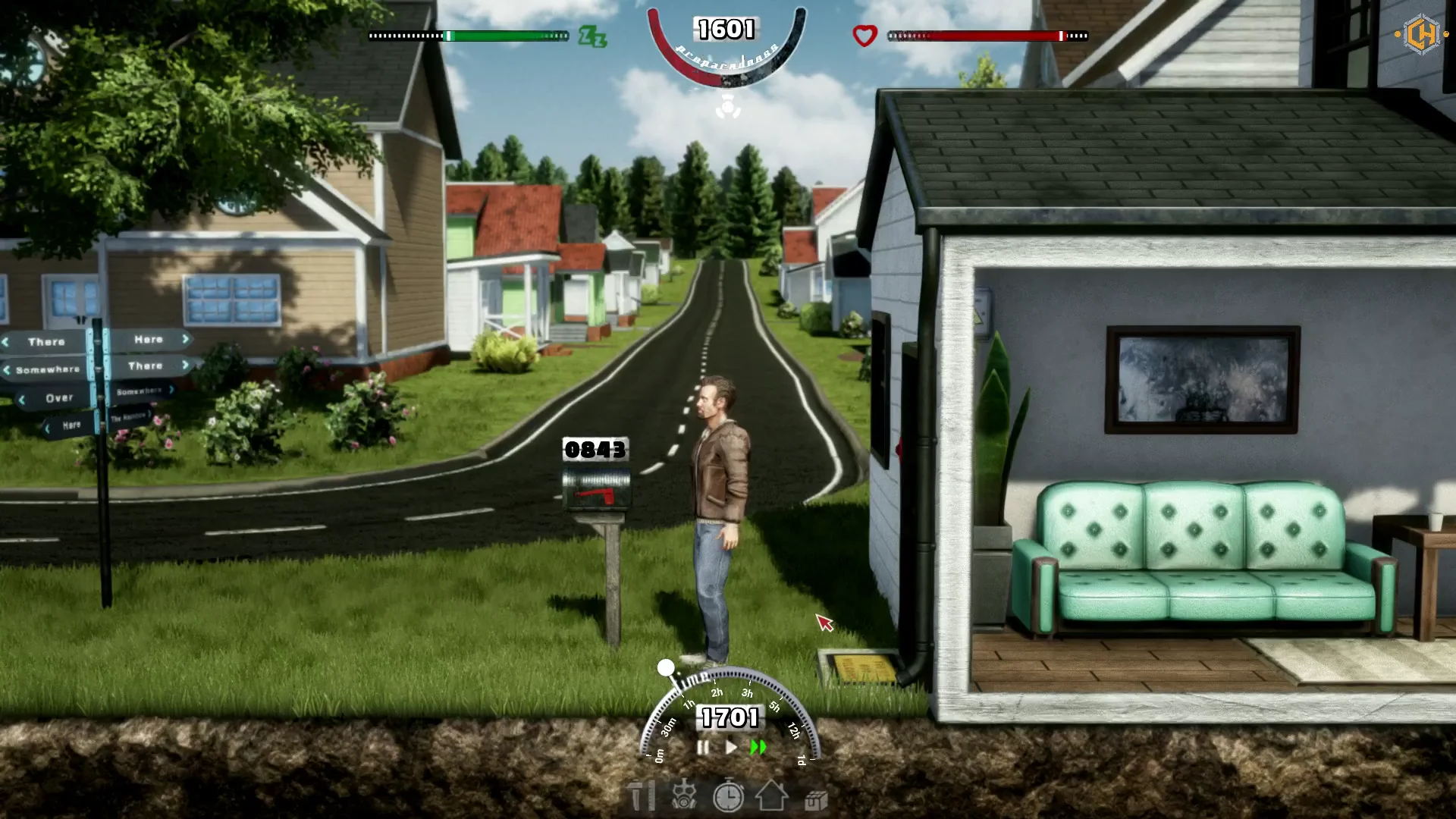Image resolution: width=1456 pixels, height=819 pixels.
Task: Open the gas mask menu
Action: click(x=684, y=797)
